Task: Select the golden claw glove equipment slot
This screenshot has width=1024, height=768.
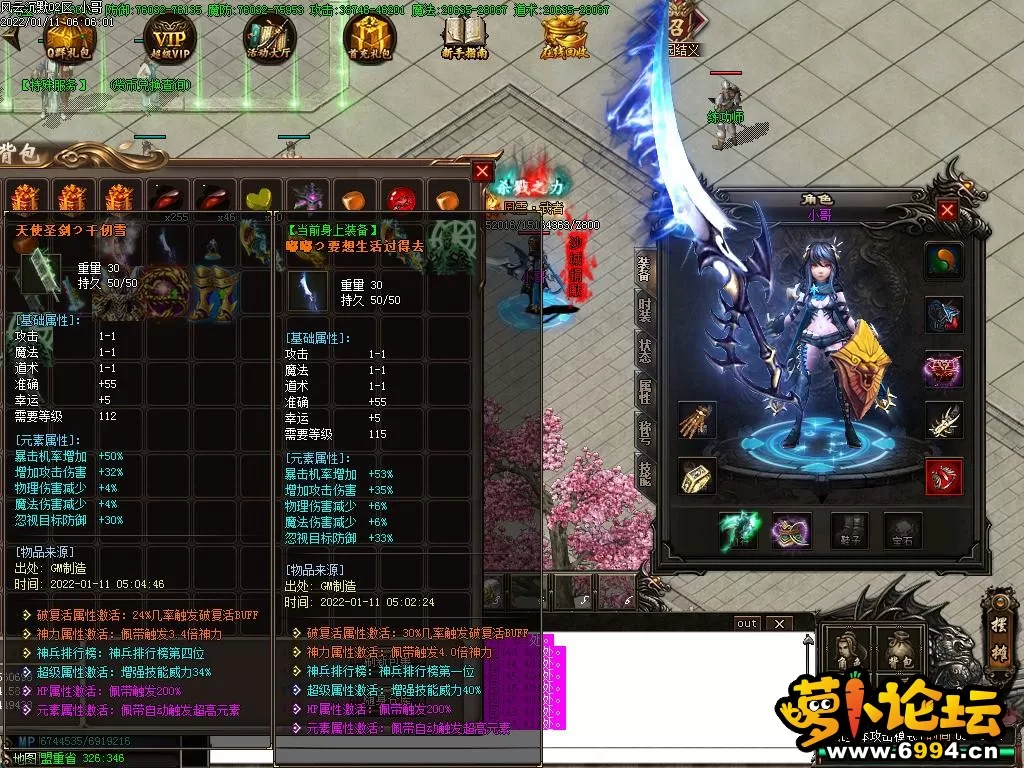Action: coord(697,421)
